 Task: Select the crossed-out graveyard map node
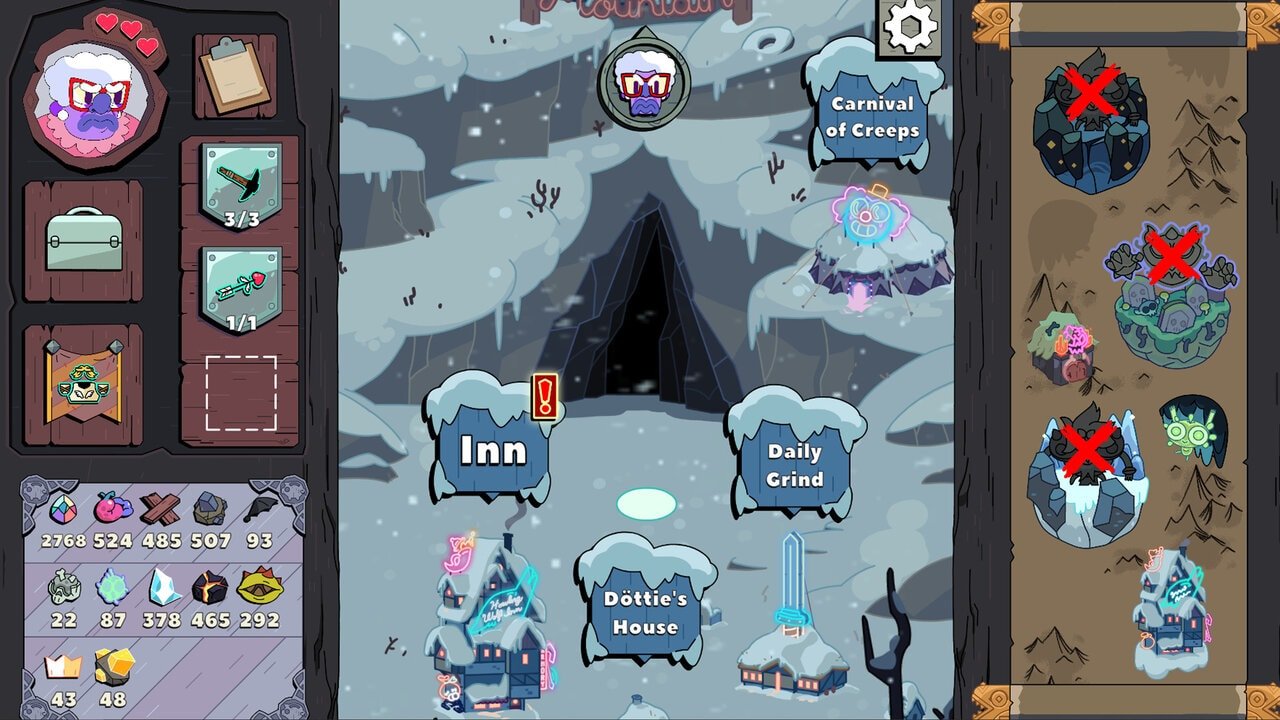point(1172,295)
